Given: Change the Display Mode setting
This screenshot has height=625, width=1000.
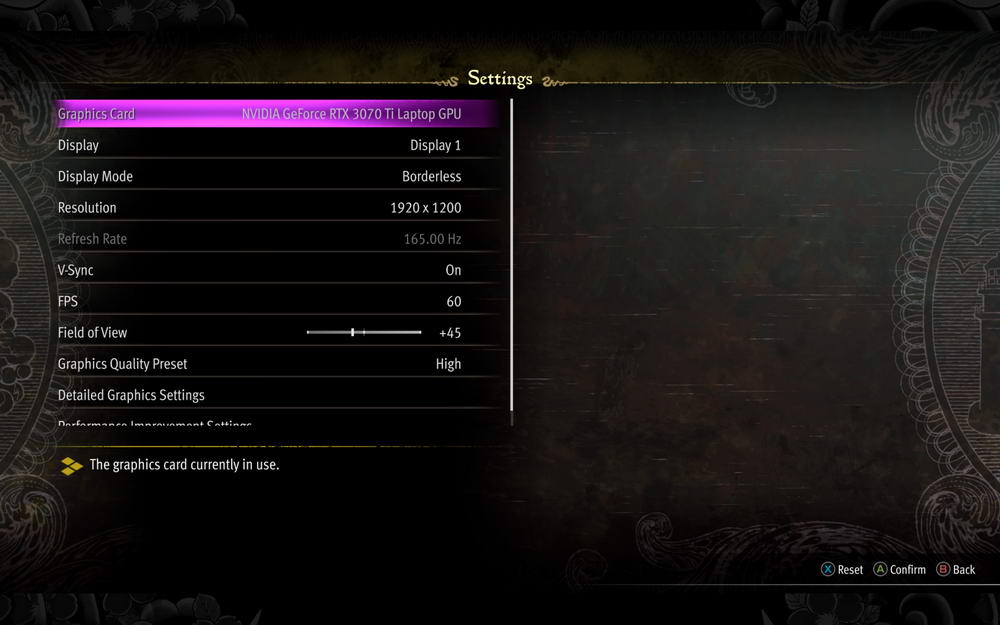Looking at the screenshot, I should [260, 176].
